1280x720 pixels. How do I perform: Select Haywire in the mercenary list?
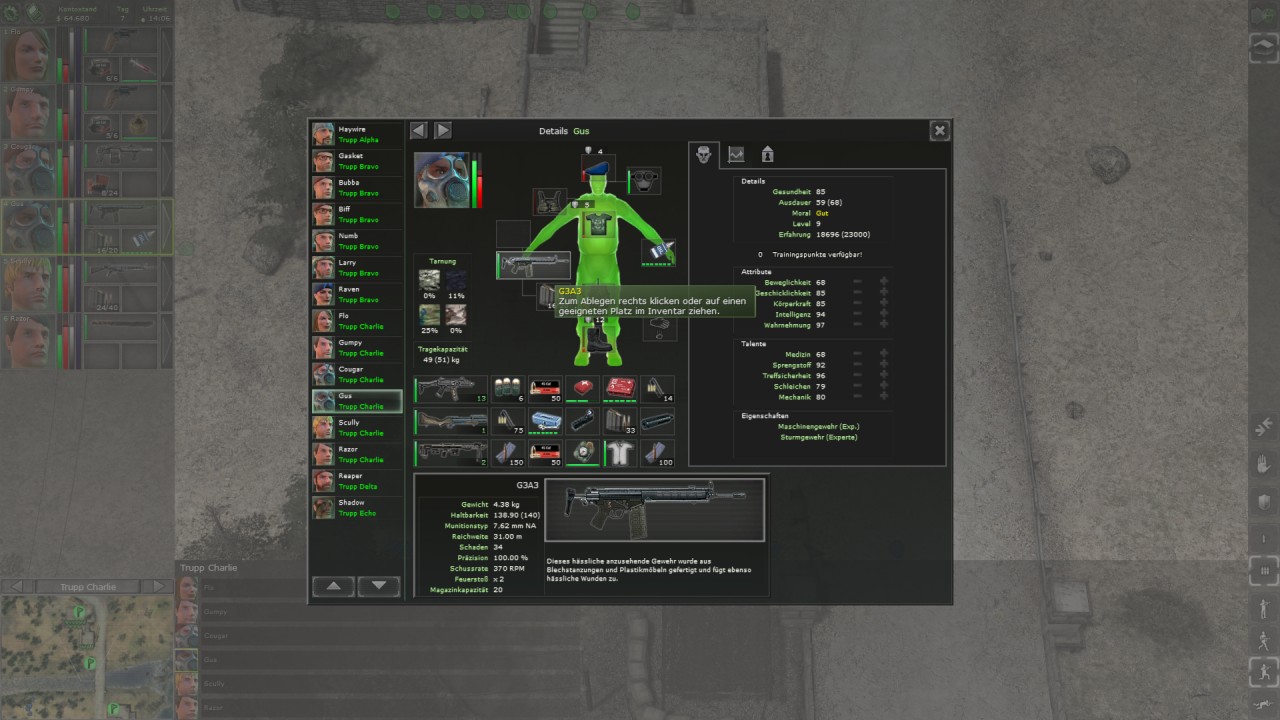(356, 134)
